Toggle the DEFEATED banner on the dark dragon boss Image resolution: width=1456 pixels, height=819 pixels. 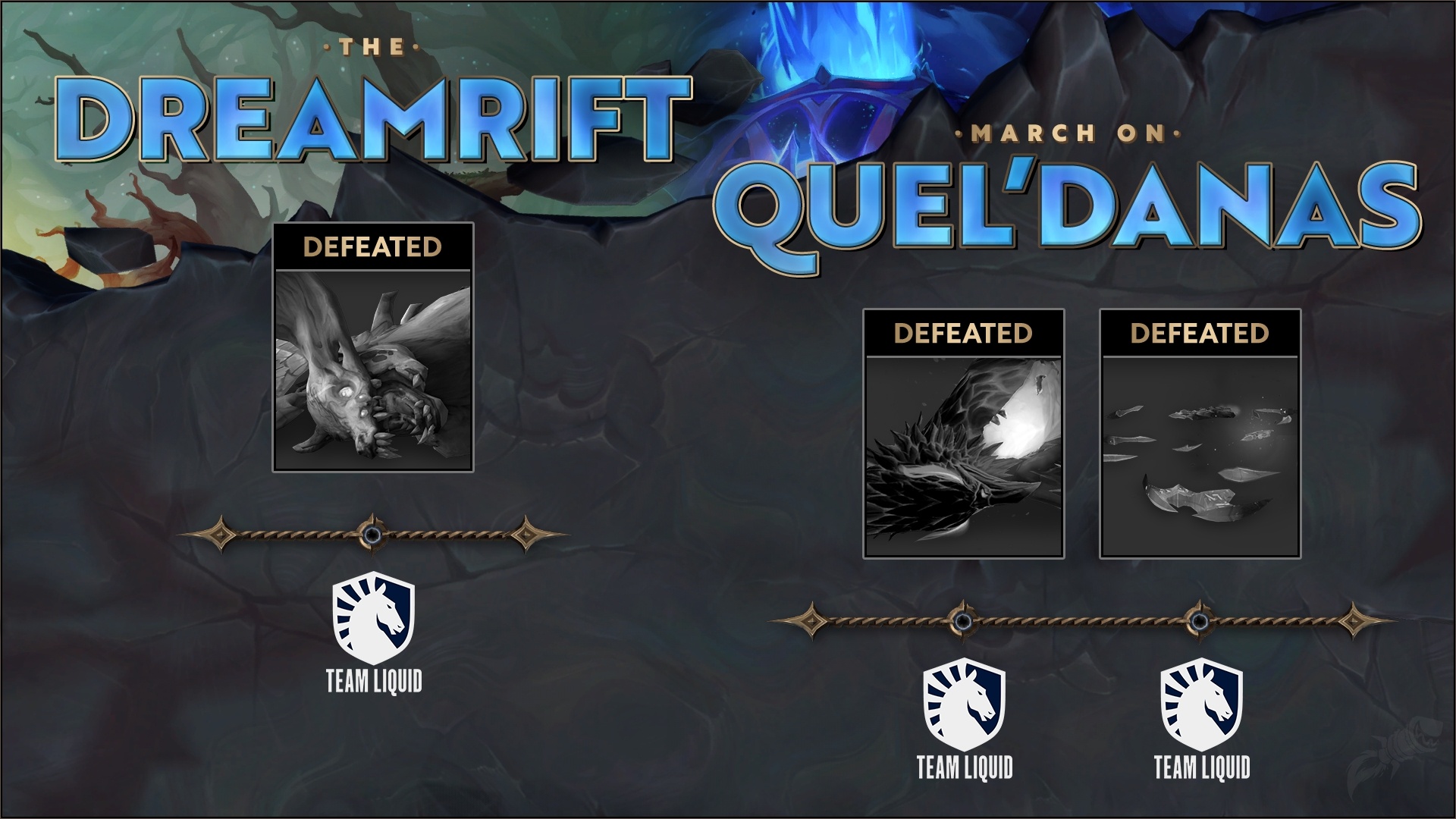click(965, 333)
